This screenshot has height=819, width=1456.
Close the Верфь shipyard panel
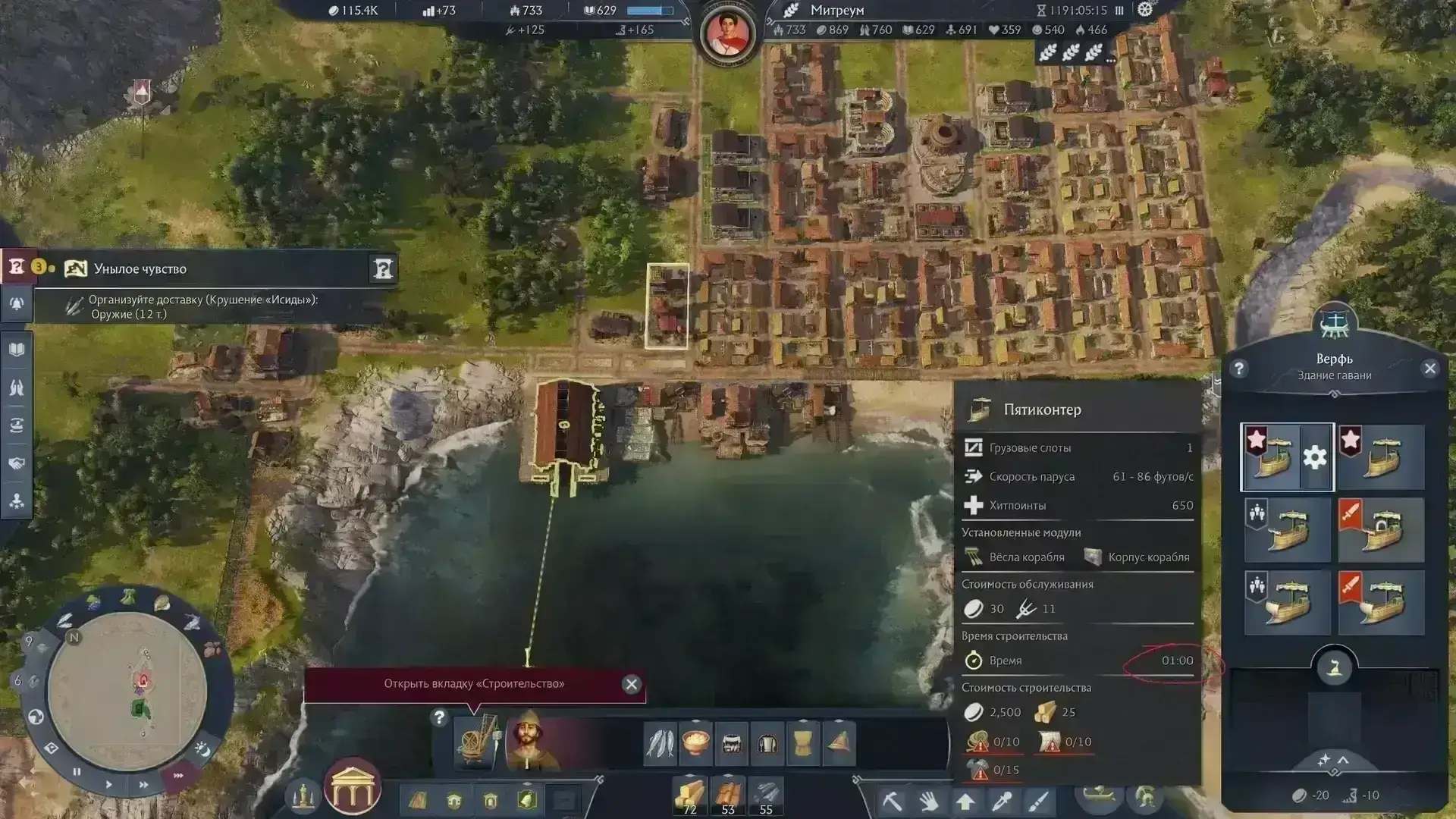(x=1430, y=369)
